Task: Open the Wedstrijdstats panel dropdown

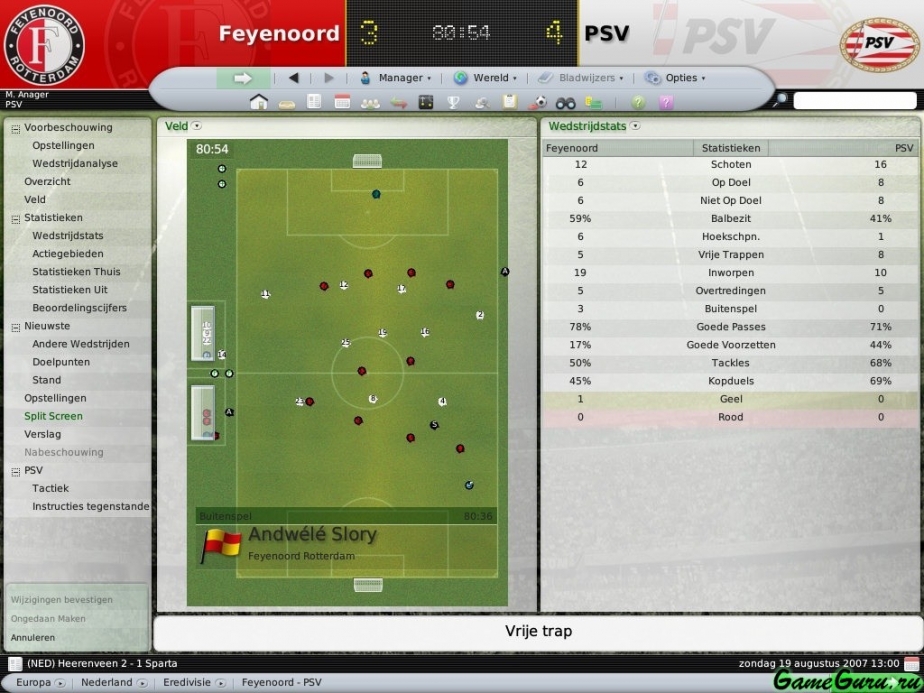Action: click(x=635, y=126)
